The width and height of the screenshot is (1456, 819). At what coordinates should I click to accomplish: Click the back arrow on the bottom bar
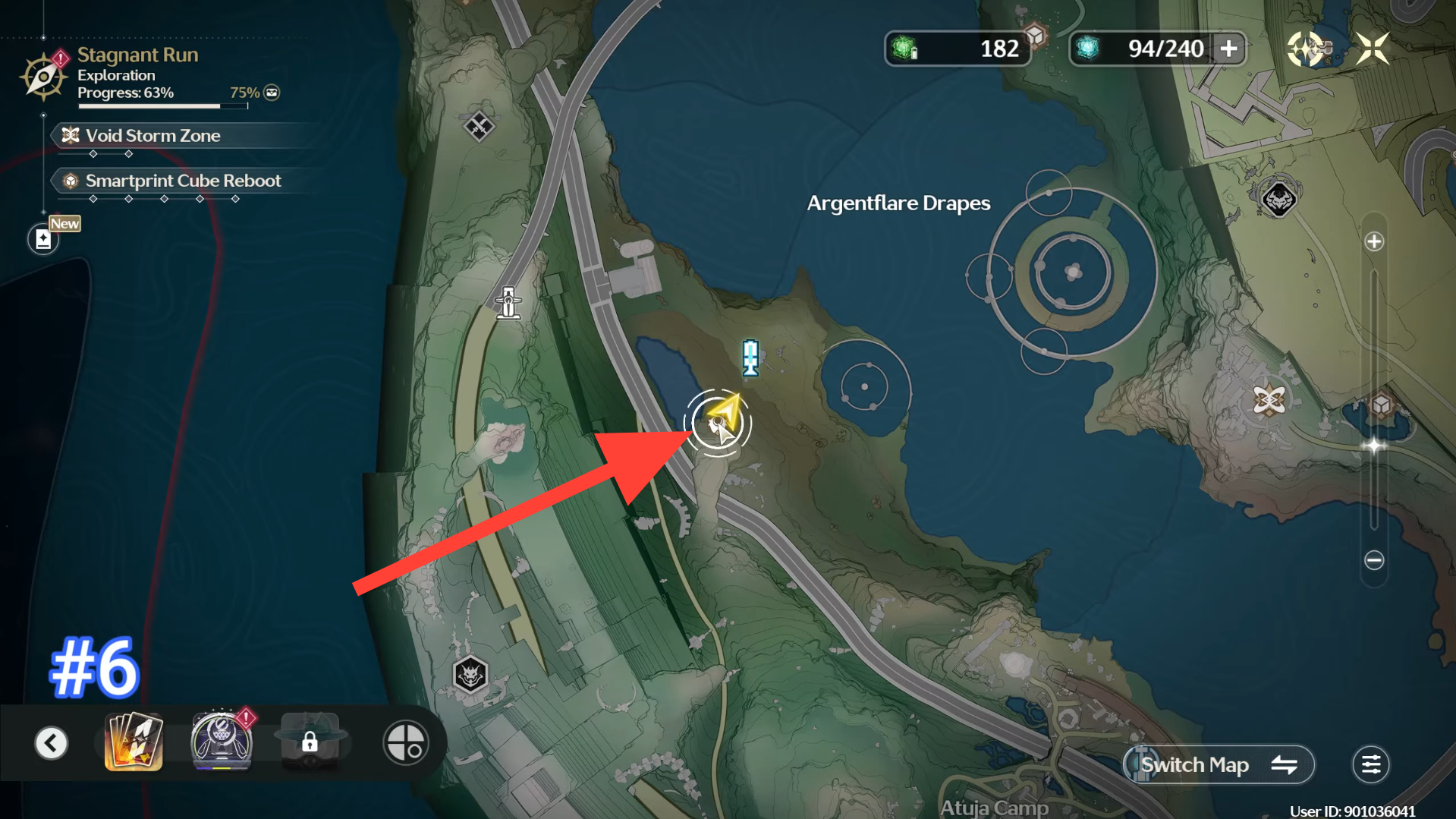tap(52, 743)
